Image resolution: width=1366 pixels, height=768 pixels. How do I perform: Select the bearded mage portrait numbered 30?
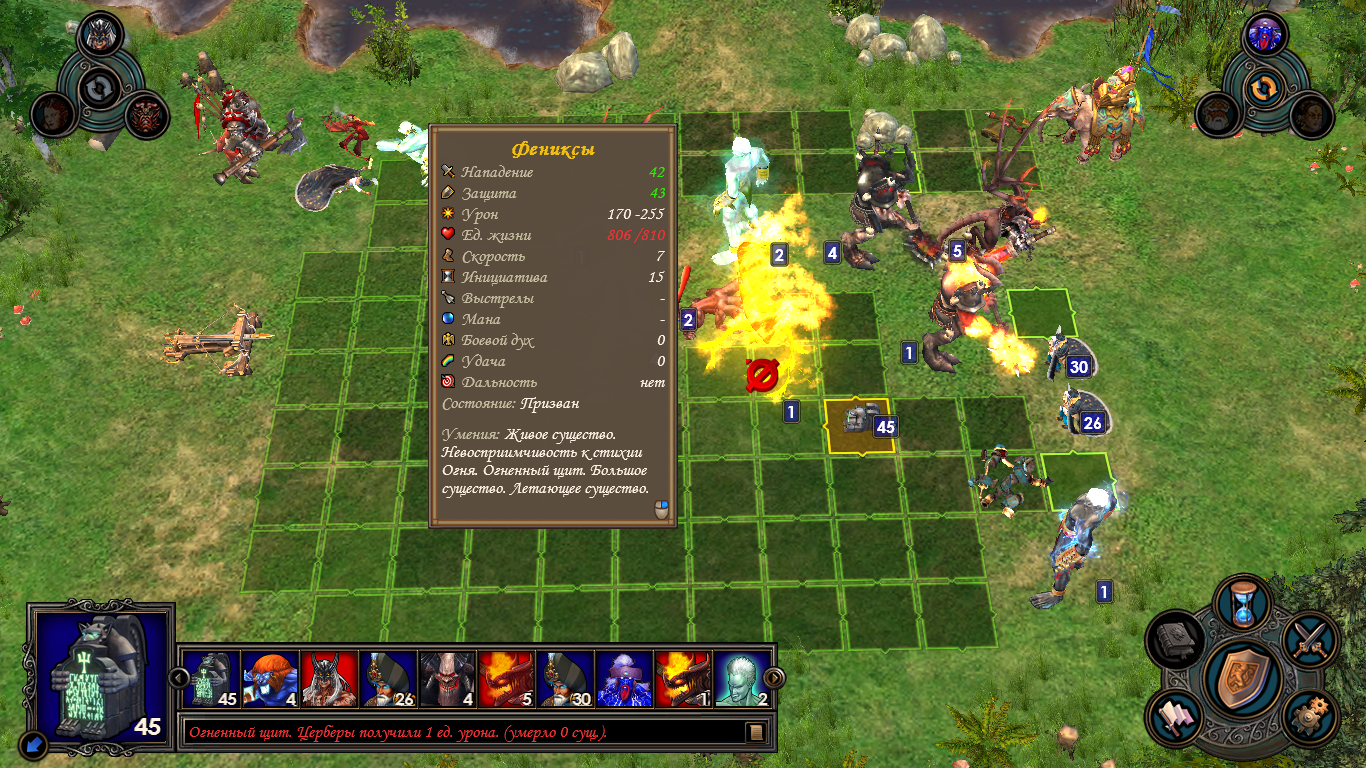565,679
